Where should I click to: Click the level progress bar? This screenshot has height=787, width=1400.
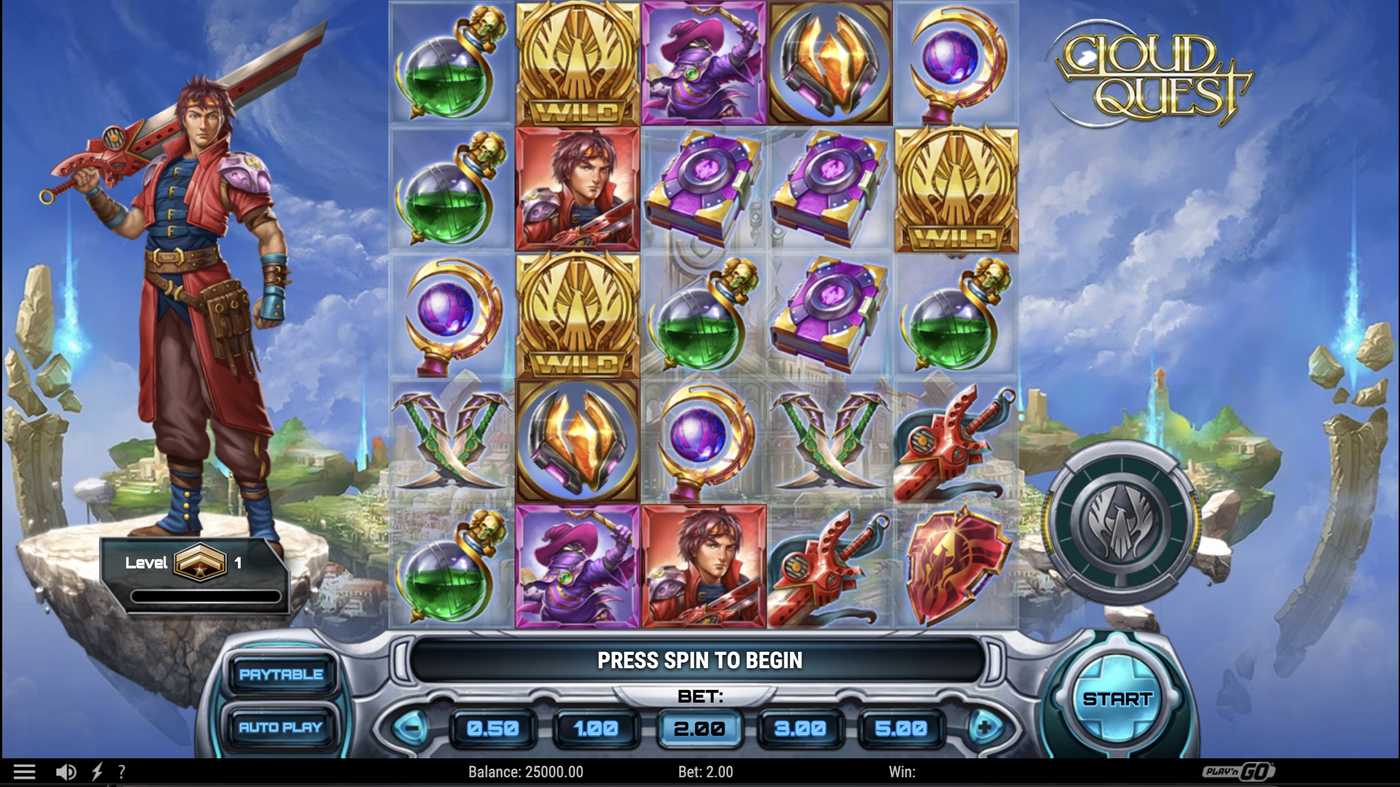pos(205,597)
